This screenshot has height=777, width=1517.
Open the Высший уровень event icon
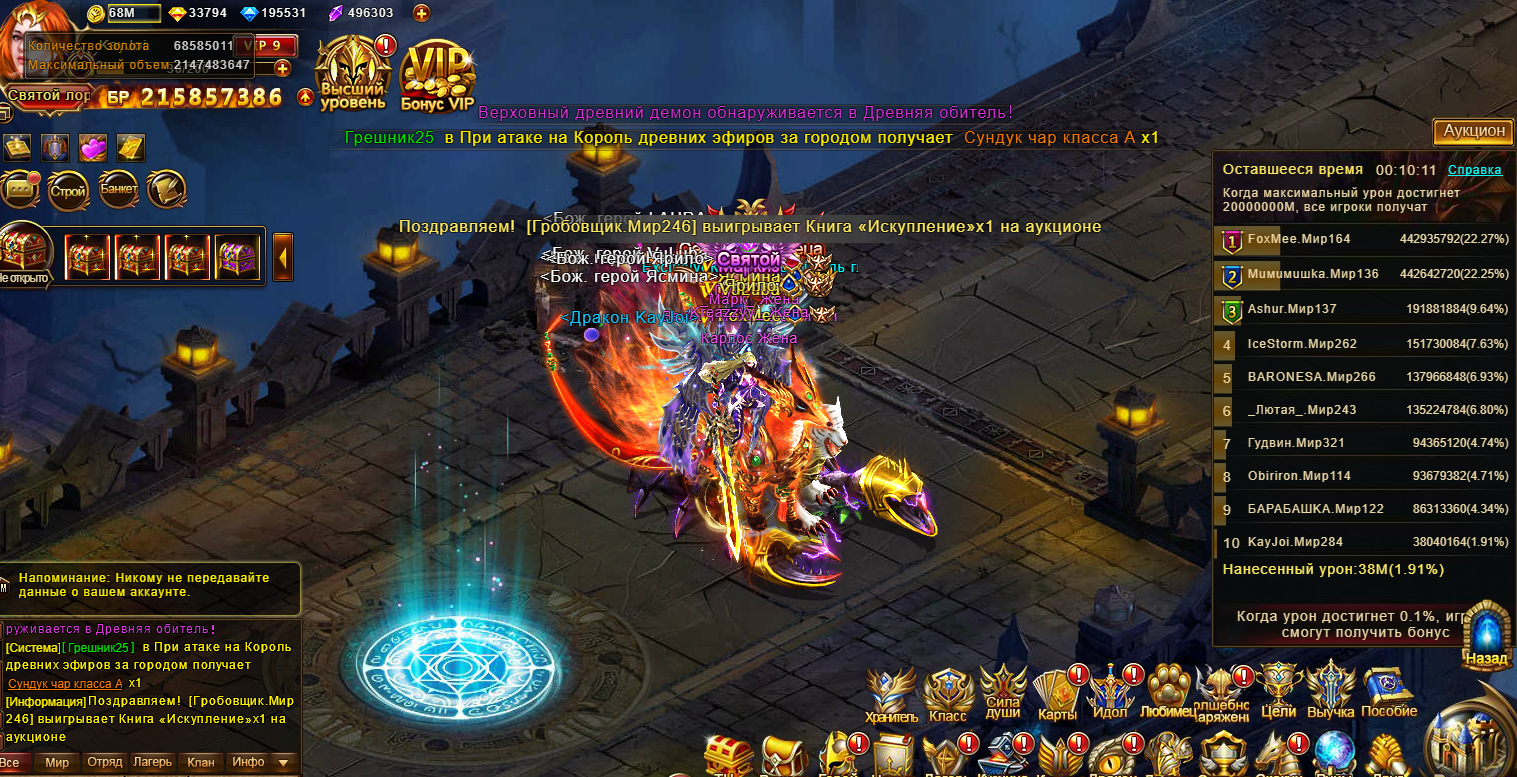click(352, 73)
